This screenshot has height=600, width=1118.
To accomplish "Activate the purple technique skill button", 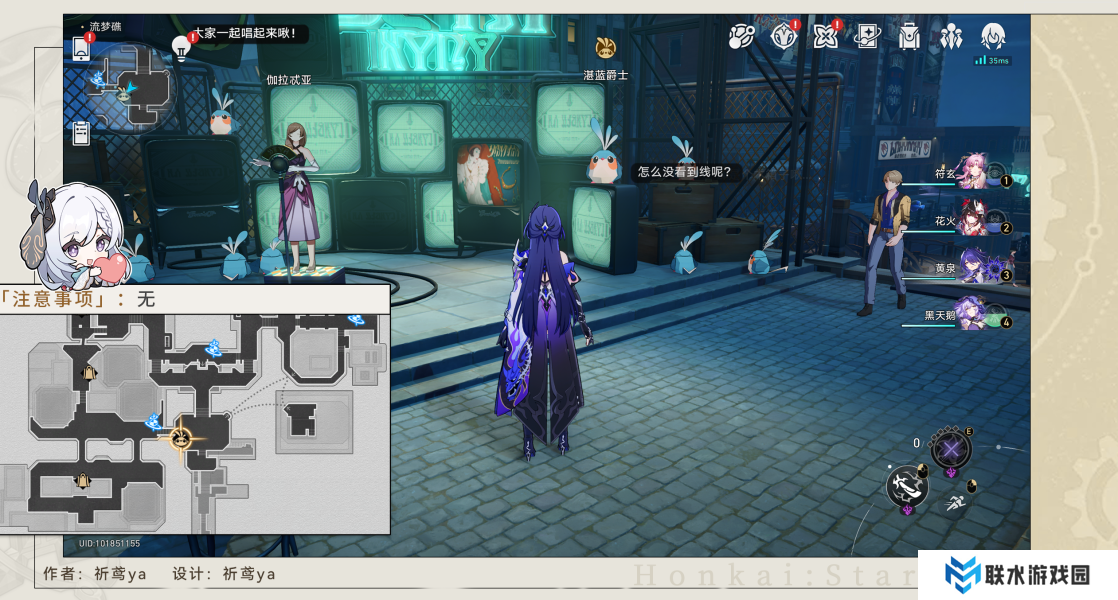I will (950, 448).
